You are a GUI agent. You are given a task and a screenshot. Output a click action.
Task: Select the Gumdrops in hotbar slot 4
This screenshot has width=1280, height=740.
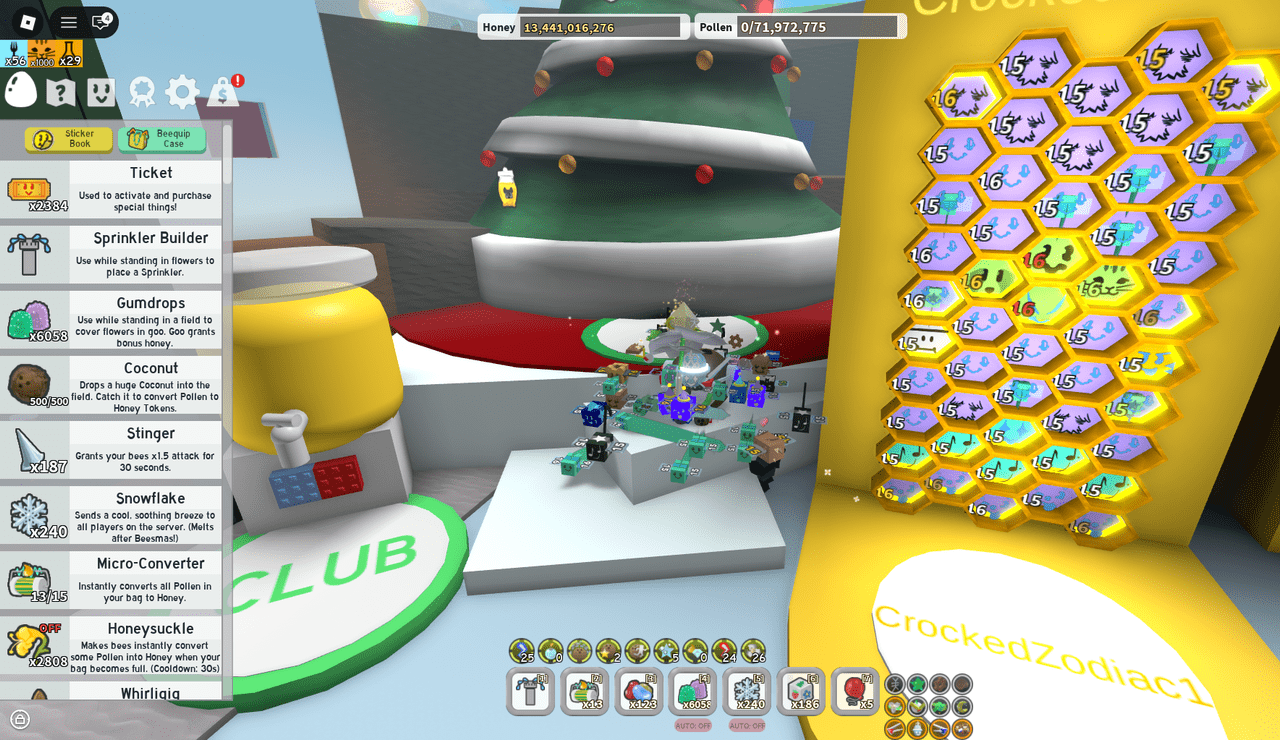point(693,690)
